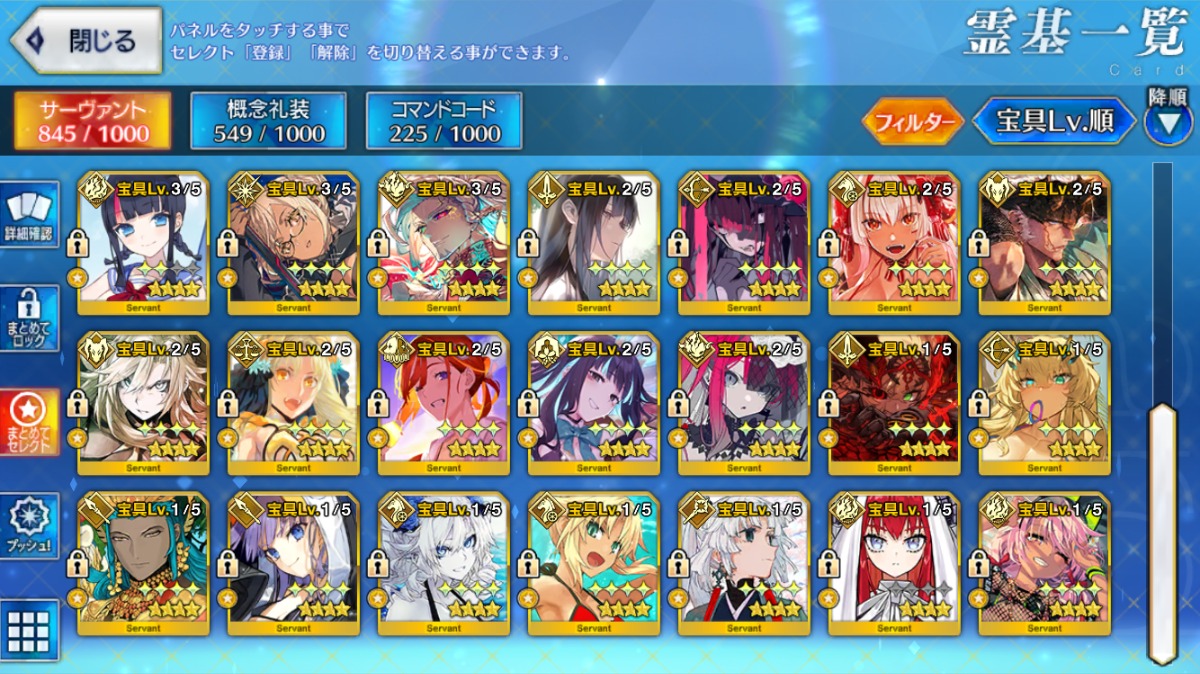Toggle the 降順 descending arrow

click(1167, 122)
